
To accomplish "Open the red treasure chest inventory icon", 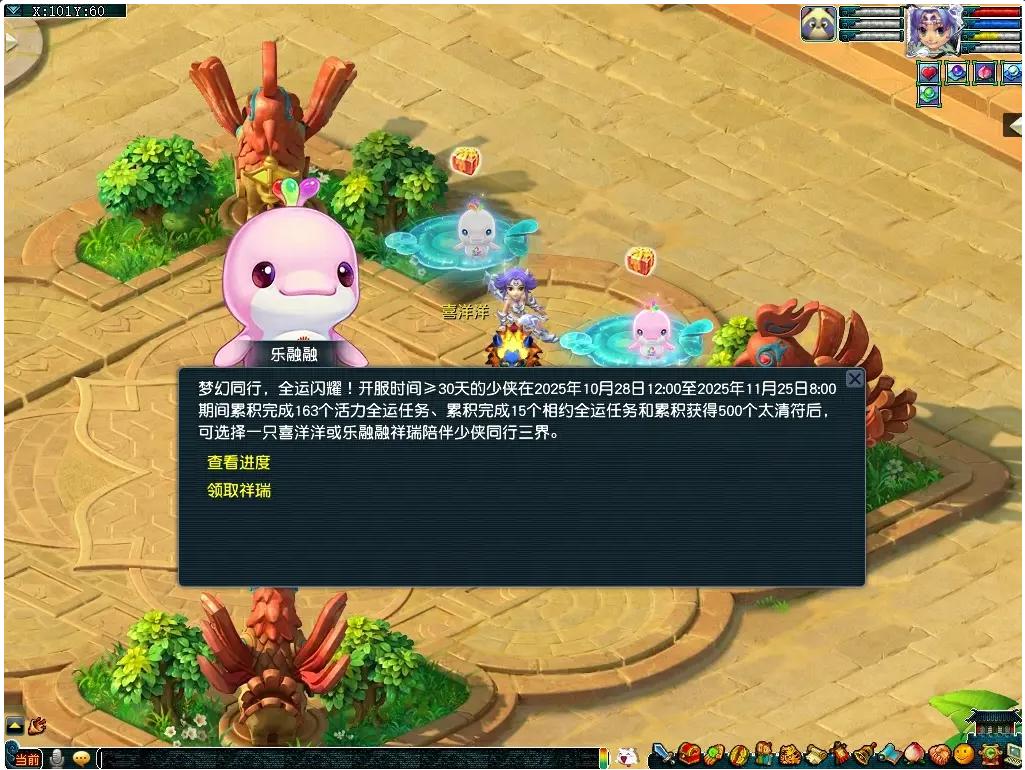I will click(x=688, y=754).
